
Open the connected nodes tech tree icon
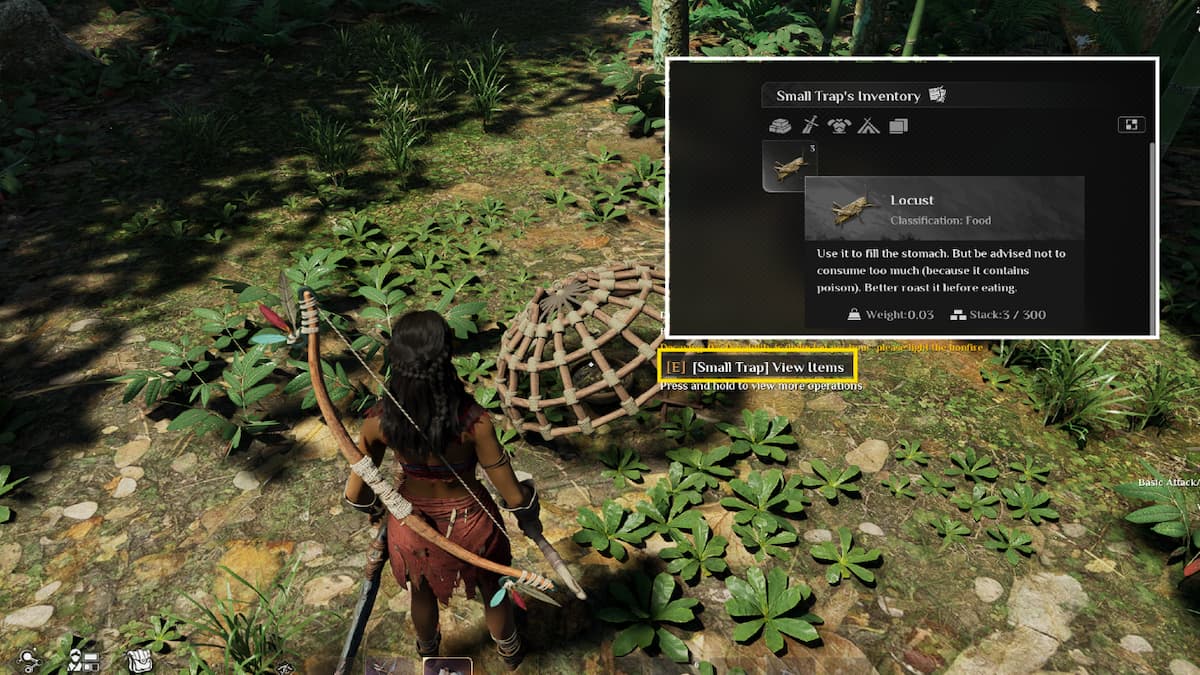pos(29,660)
